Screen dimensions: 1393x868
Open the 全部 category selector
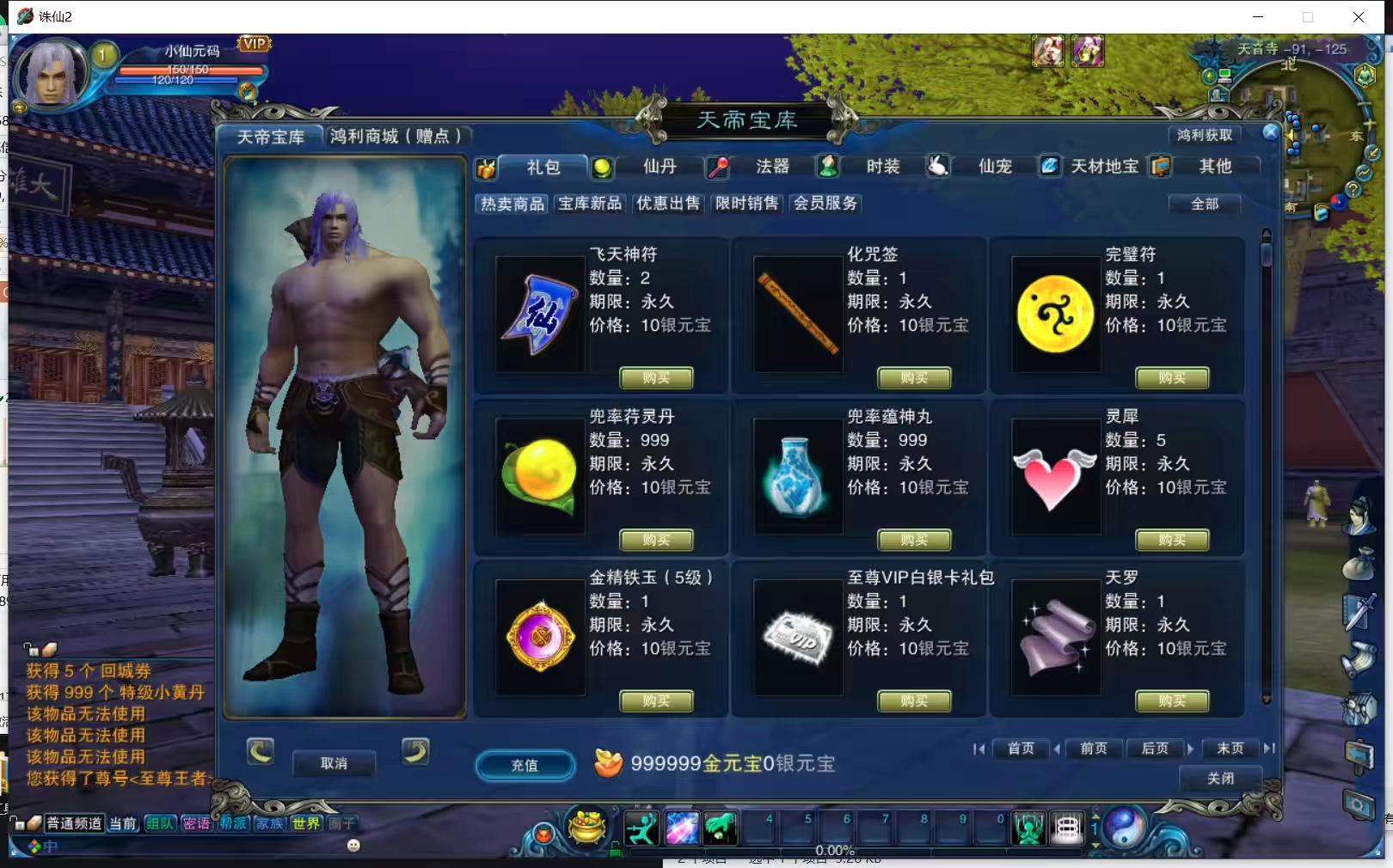pos(1204,204)
